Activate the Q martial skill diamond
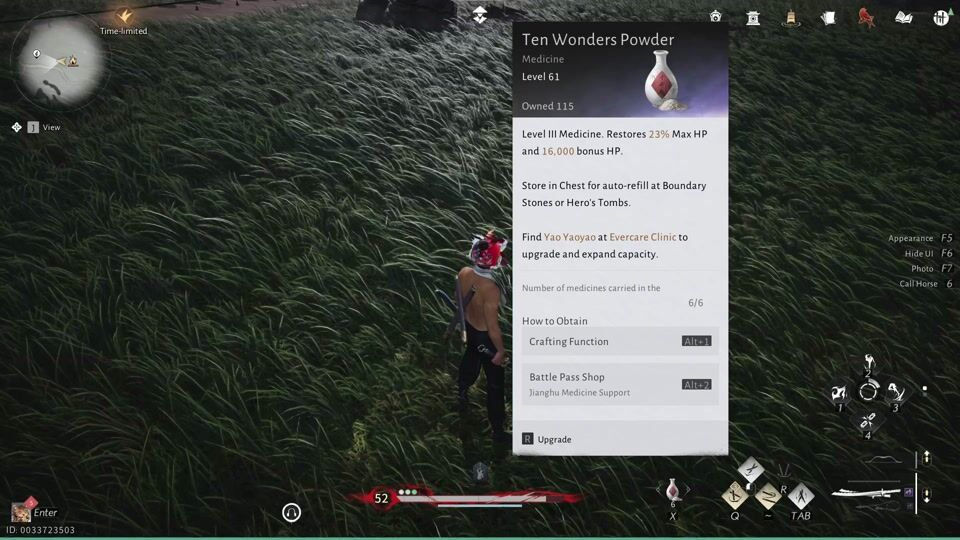The image size is (960, 540). tap(735, 495)
